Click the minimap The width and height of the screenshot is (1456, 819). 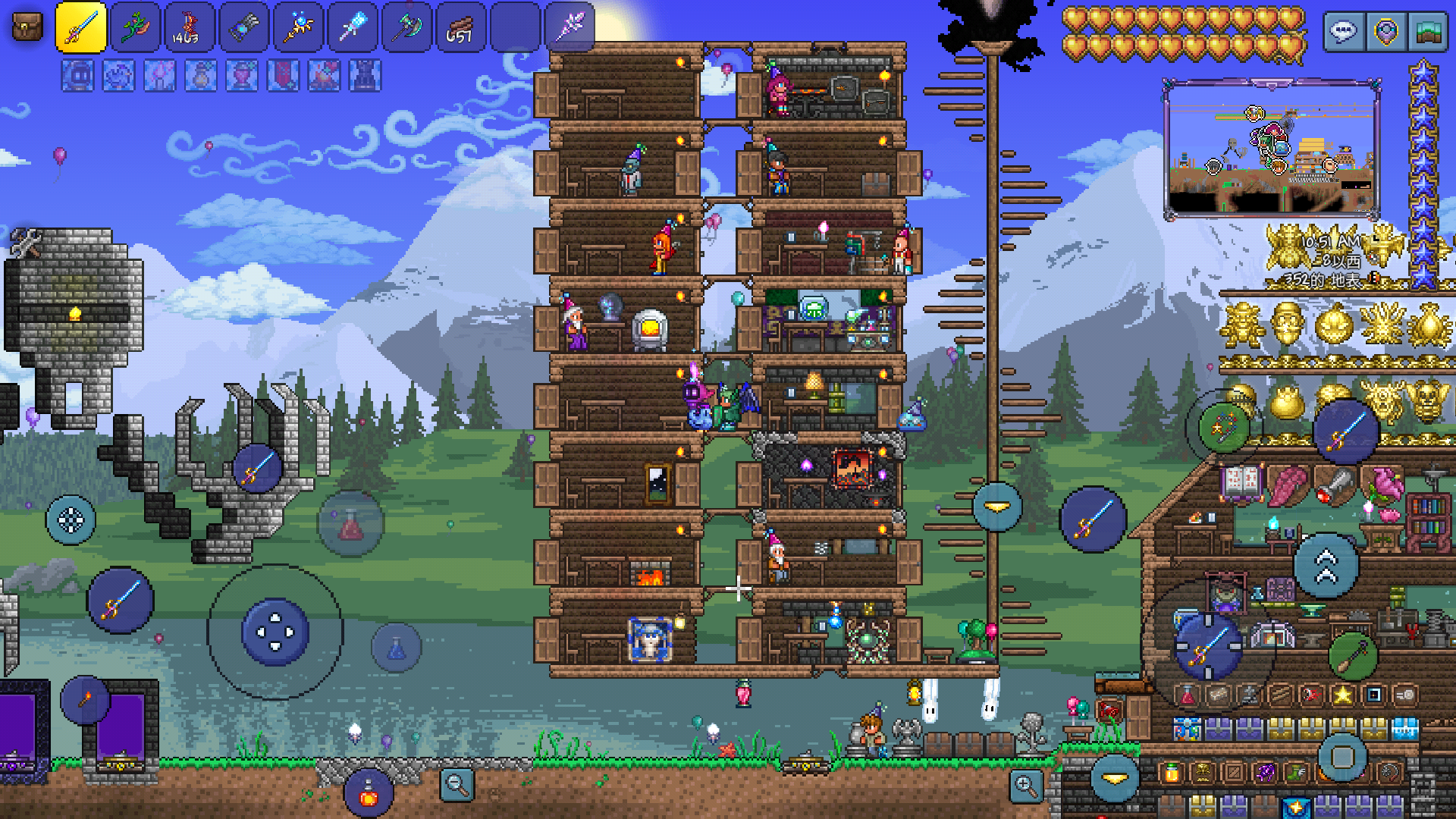pos(1272,148)
